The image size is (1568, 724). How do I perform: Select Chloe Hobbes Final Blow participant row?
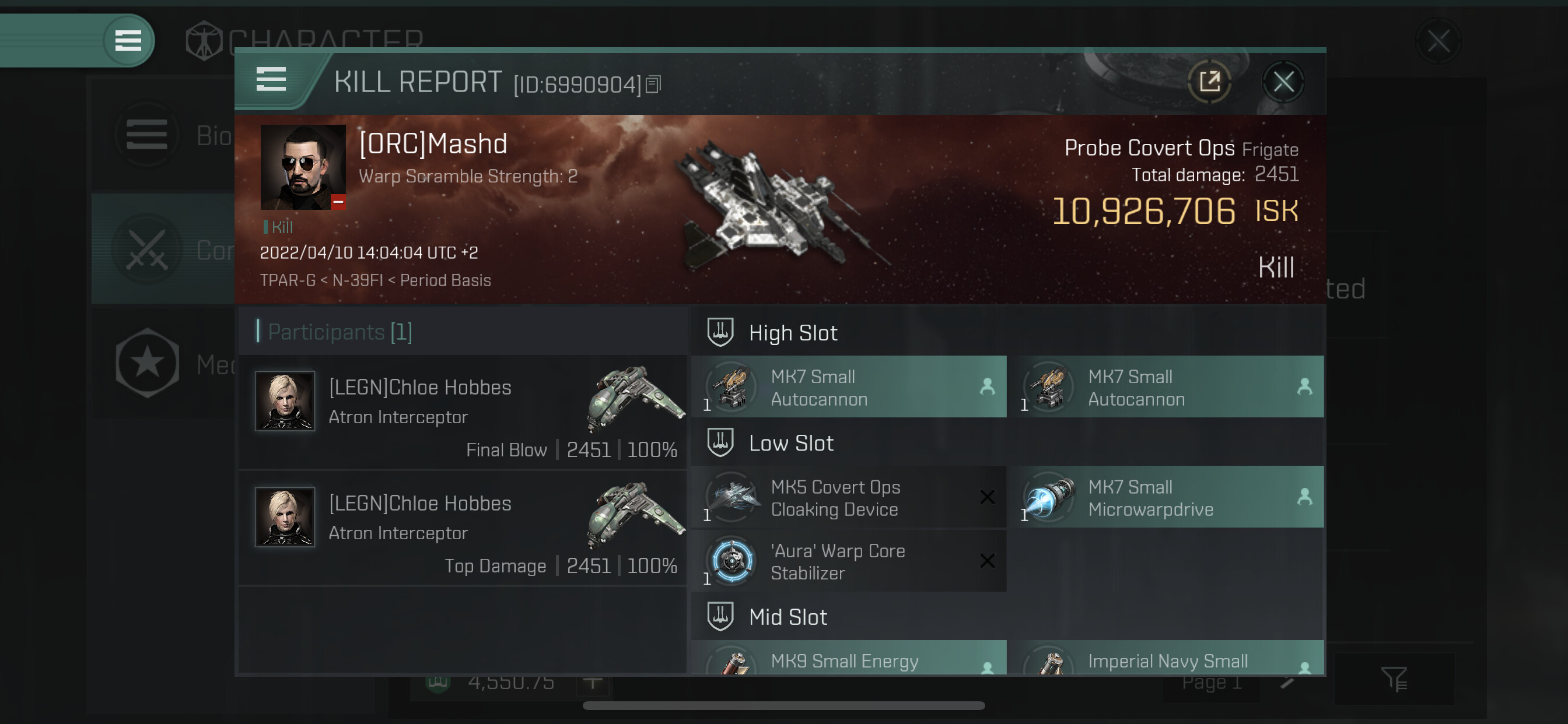point(463,413)
